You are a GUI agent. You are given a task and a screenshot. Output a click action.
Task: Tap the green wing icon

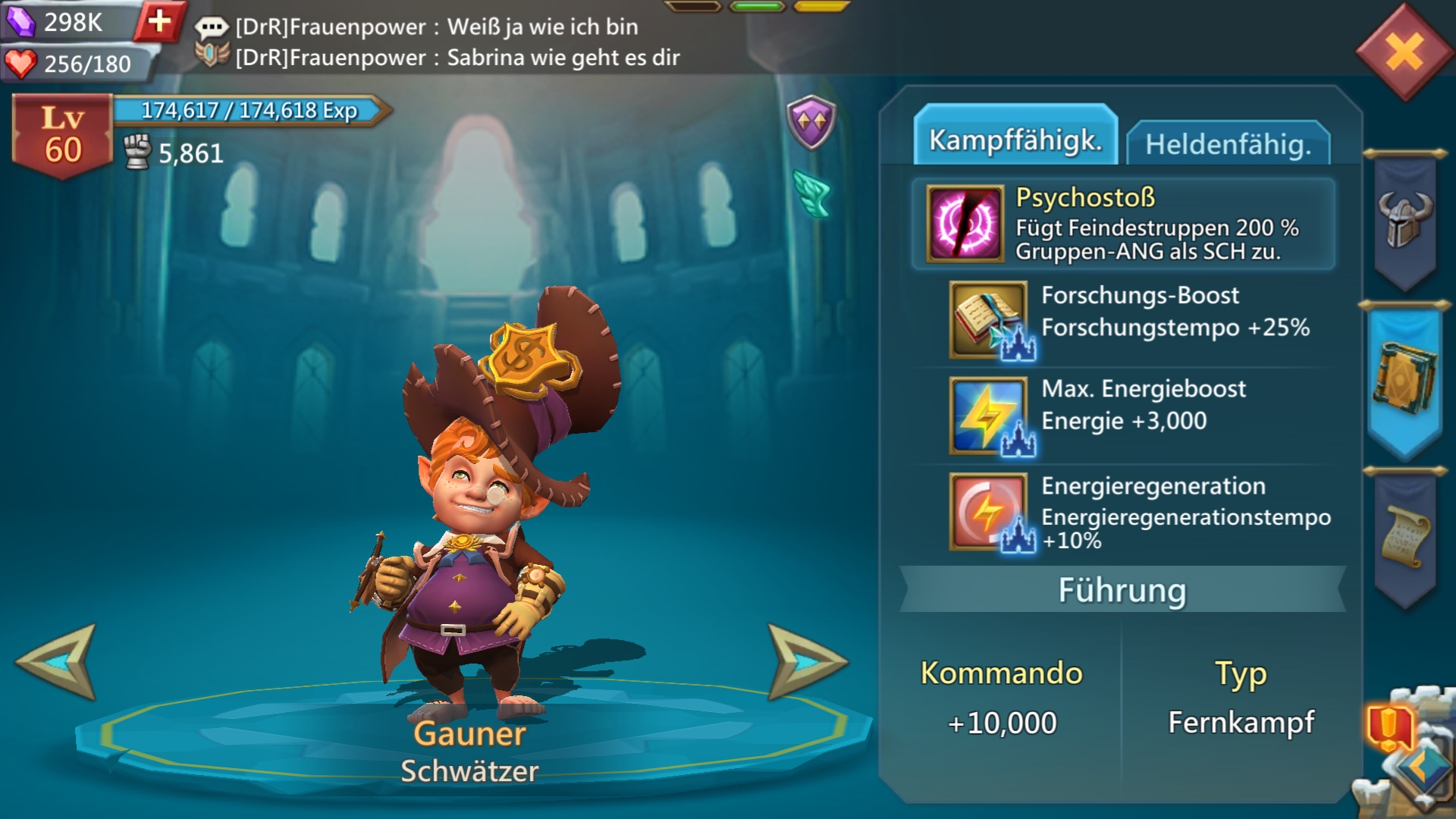[812, 192]
